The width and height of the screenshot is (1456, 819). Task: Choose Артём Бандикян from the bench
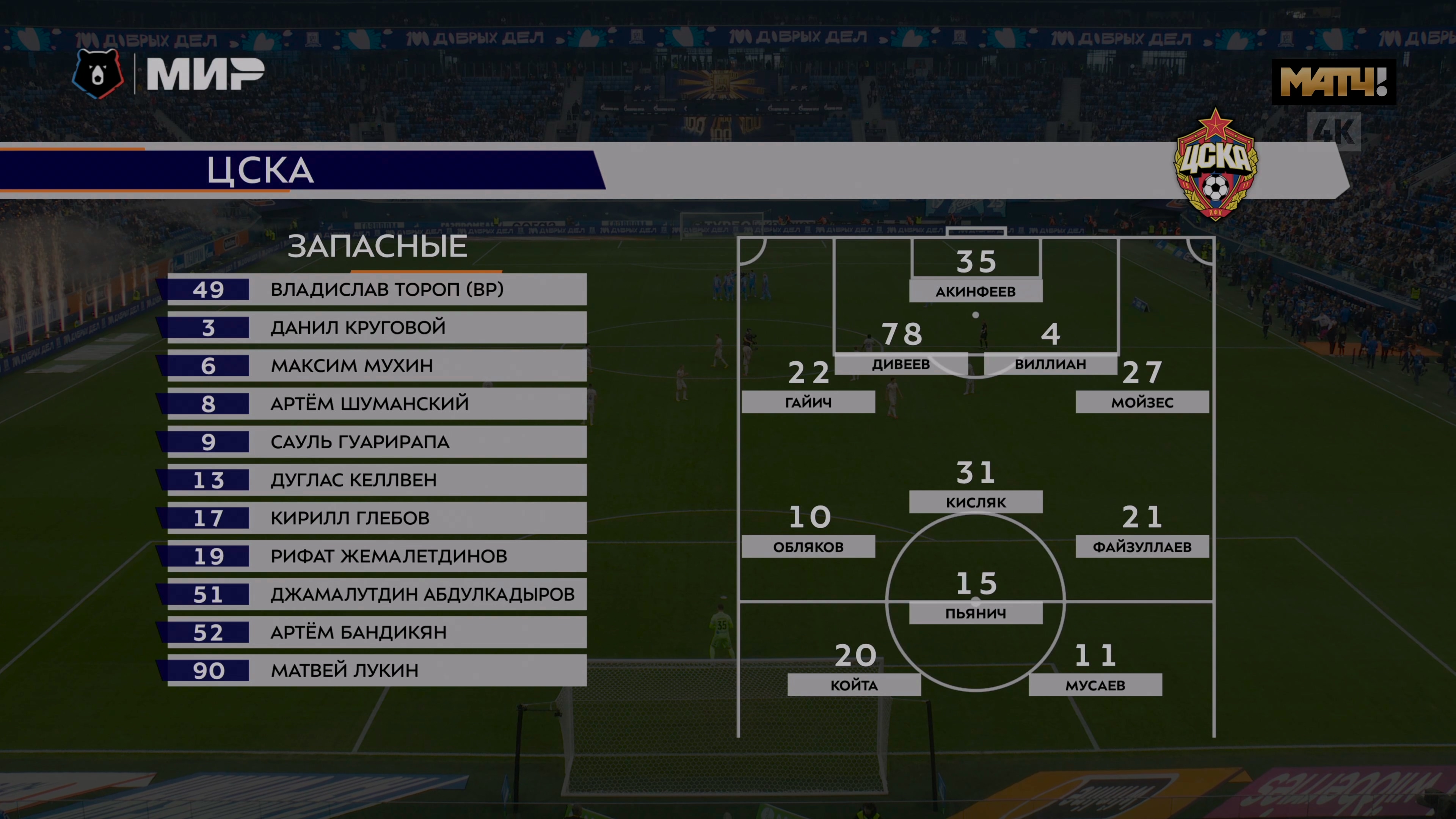(377, 632)
